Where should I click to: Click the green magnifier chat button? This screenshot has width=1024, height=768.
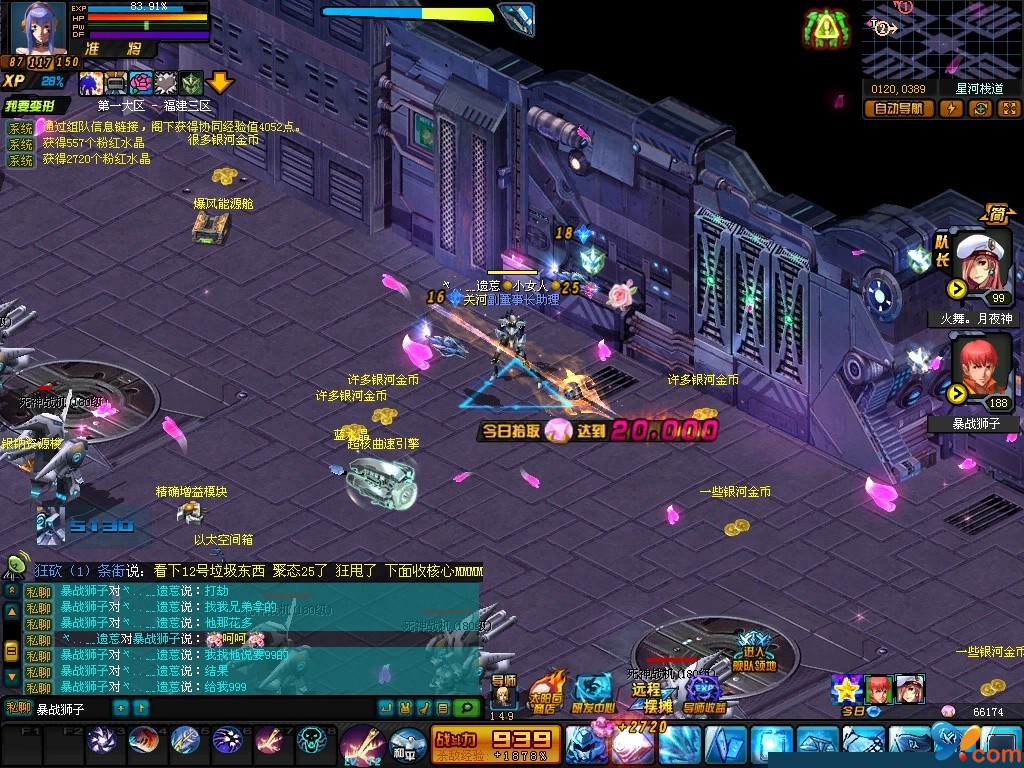pos(466,708)
